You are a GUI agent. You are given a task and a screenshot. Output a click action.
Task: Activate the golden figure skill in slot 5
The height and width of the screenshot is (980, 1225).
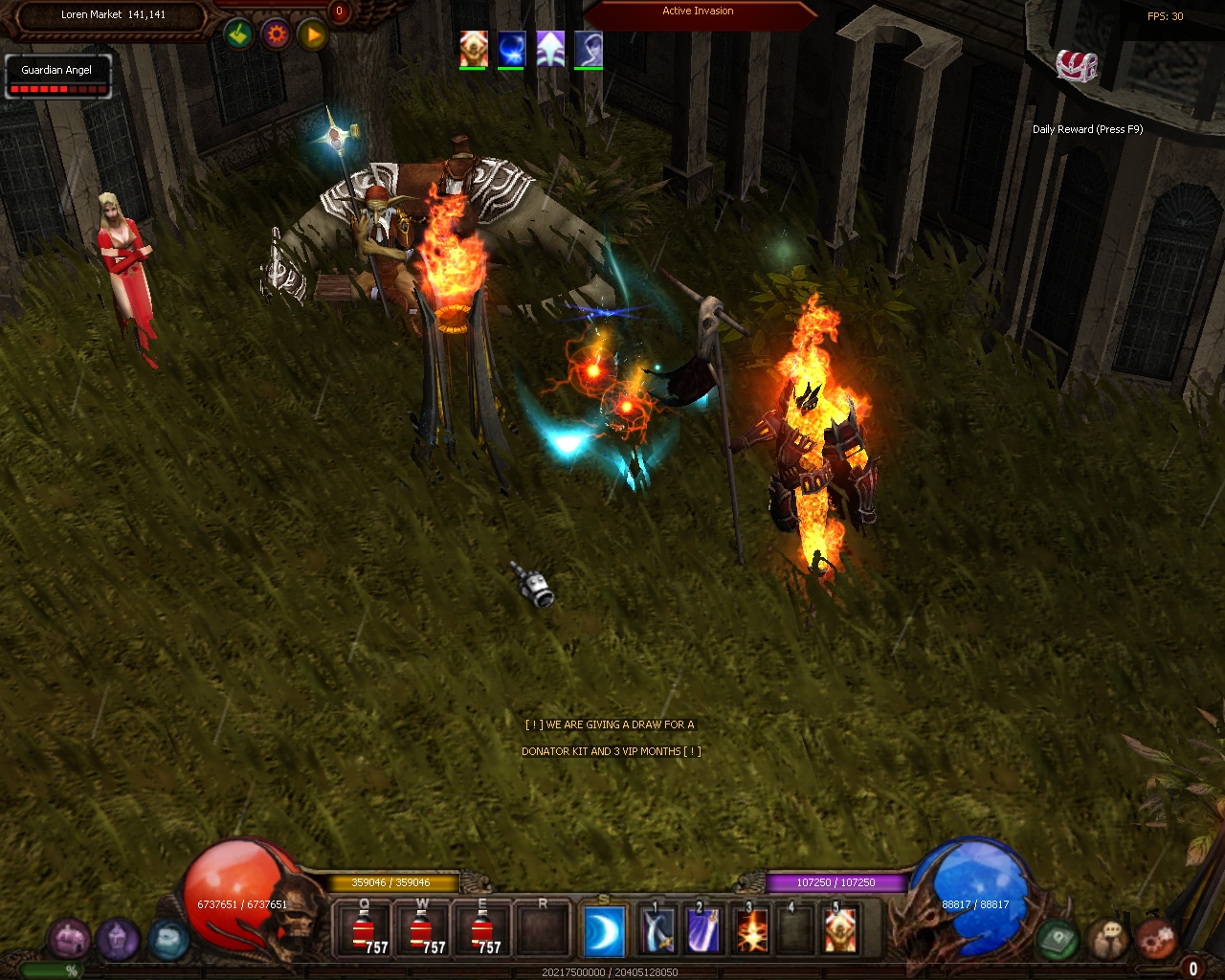coord(840,930)
